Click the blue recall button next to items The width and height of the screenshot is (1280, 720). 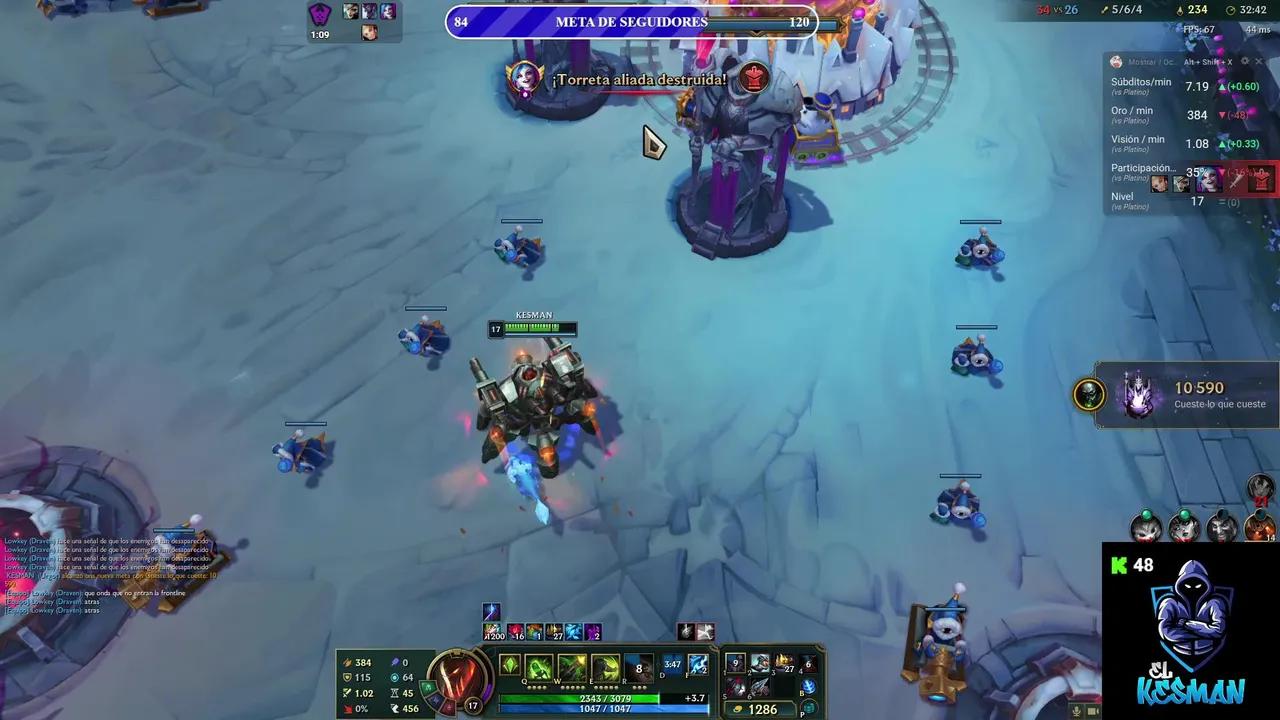808,686
